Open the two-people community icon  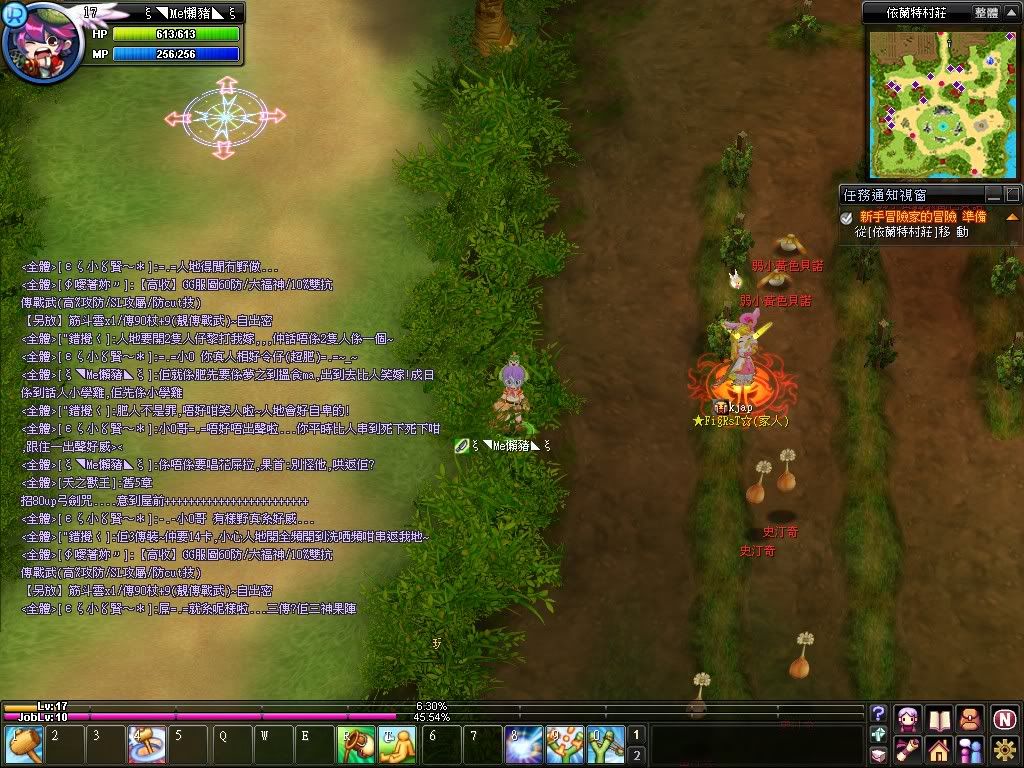pyautogui.click(x=970, y=750)
